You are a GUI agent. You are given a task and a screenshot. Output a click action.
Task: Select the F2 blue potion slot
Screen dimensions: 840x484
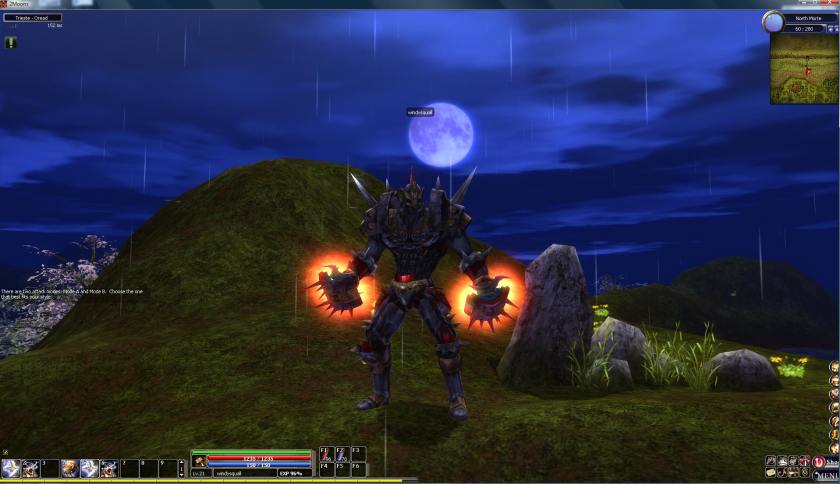340,453
